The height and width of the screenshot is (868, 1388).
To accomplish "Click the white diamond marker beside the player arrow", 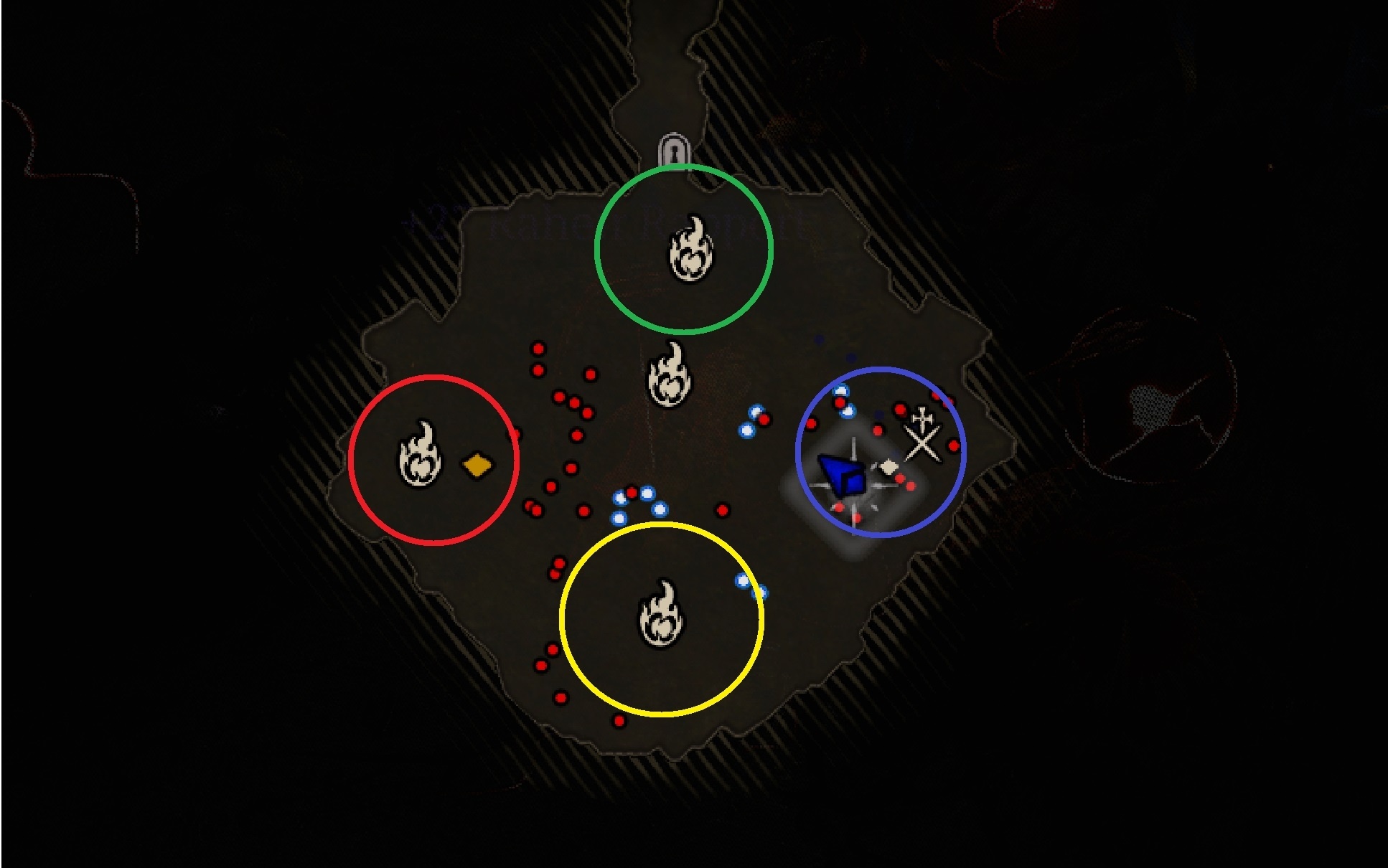I will 889,467.
